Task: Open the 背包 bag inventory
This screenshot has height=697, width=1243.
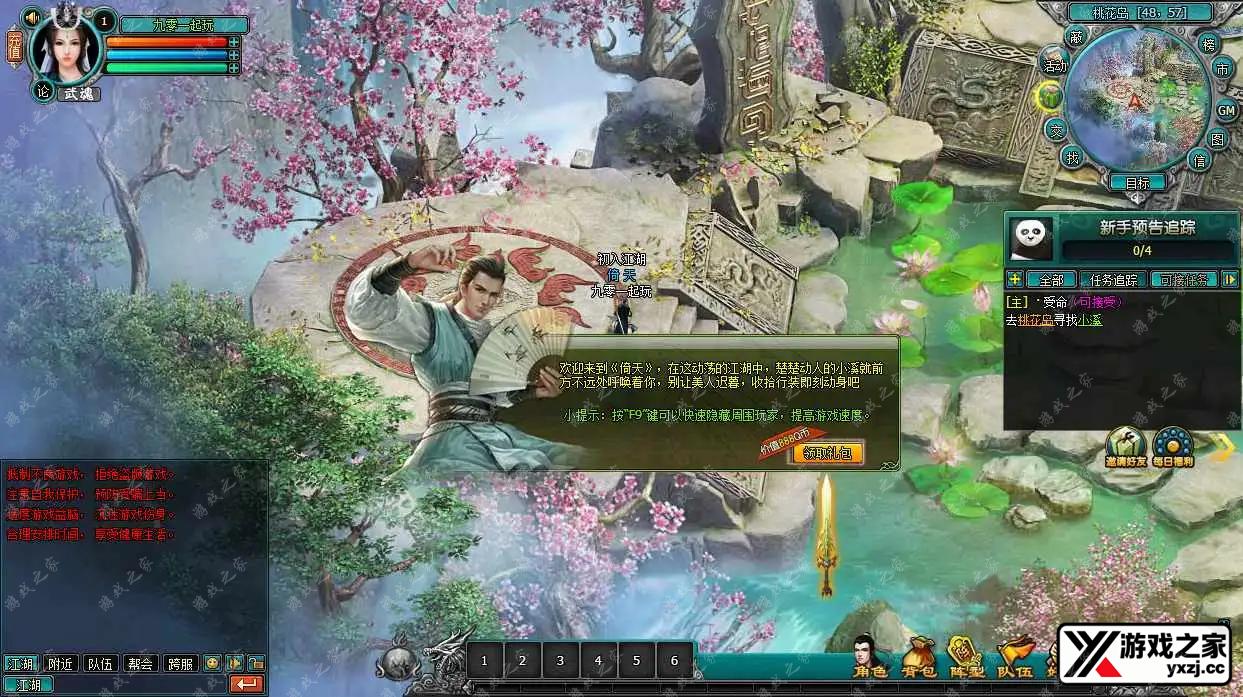Action: click(918, 656)
